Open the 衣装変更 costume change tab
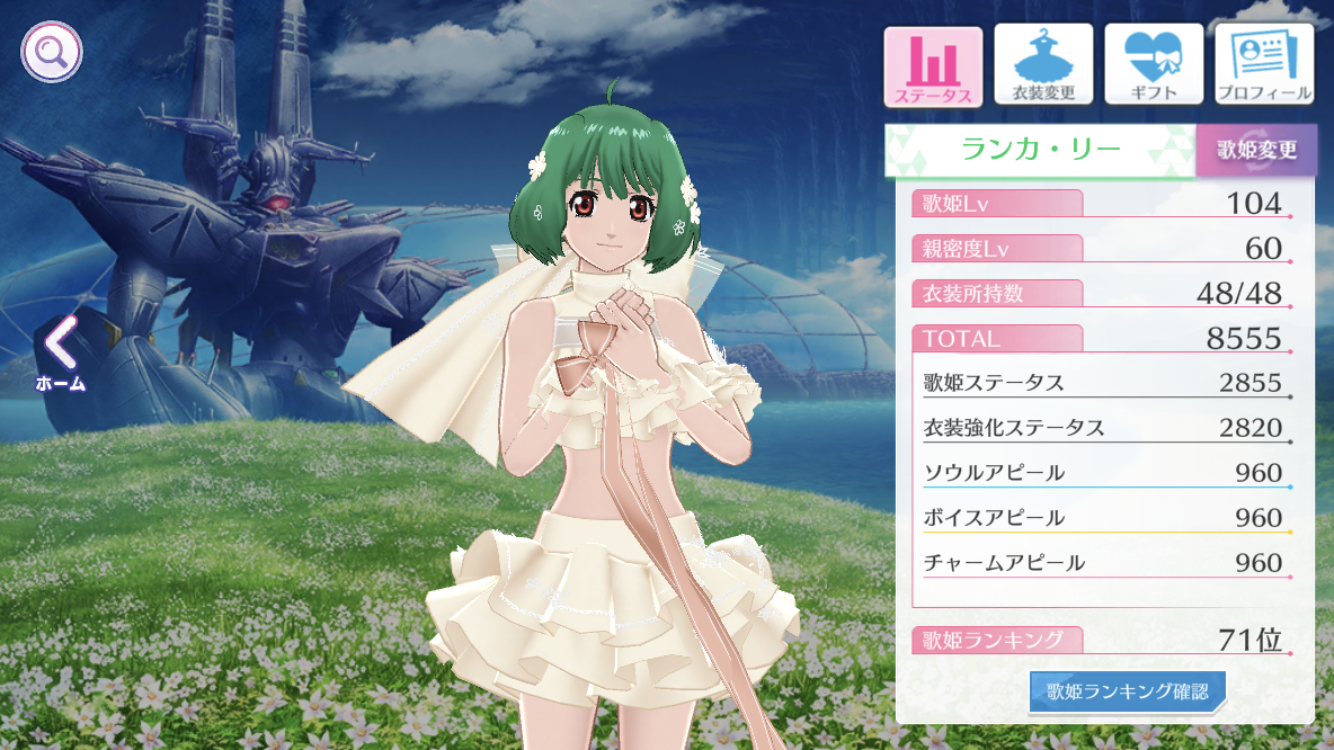Image resolution: width=1334 pixels, height=750 pixels. [1043, 66]
